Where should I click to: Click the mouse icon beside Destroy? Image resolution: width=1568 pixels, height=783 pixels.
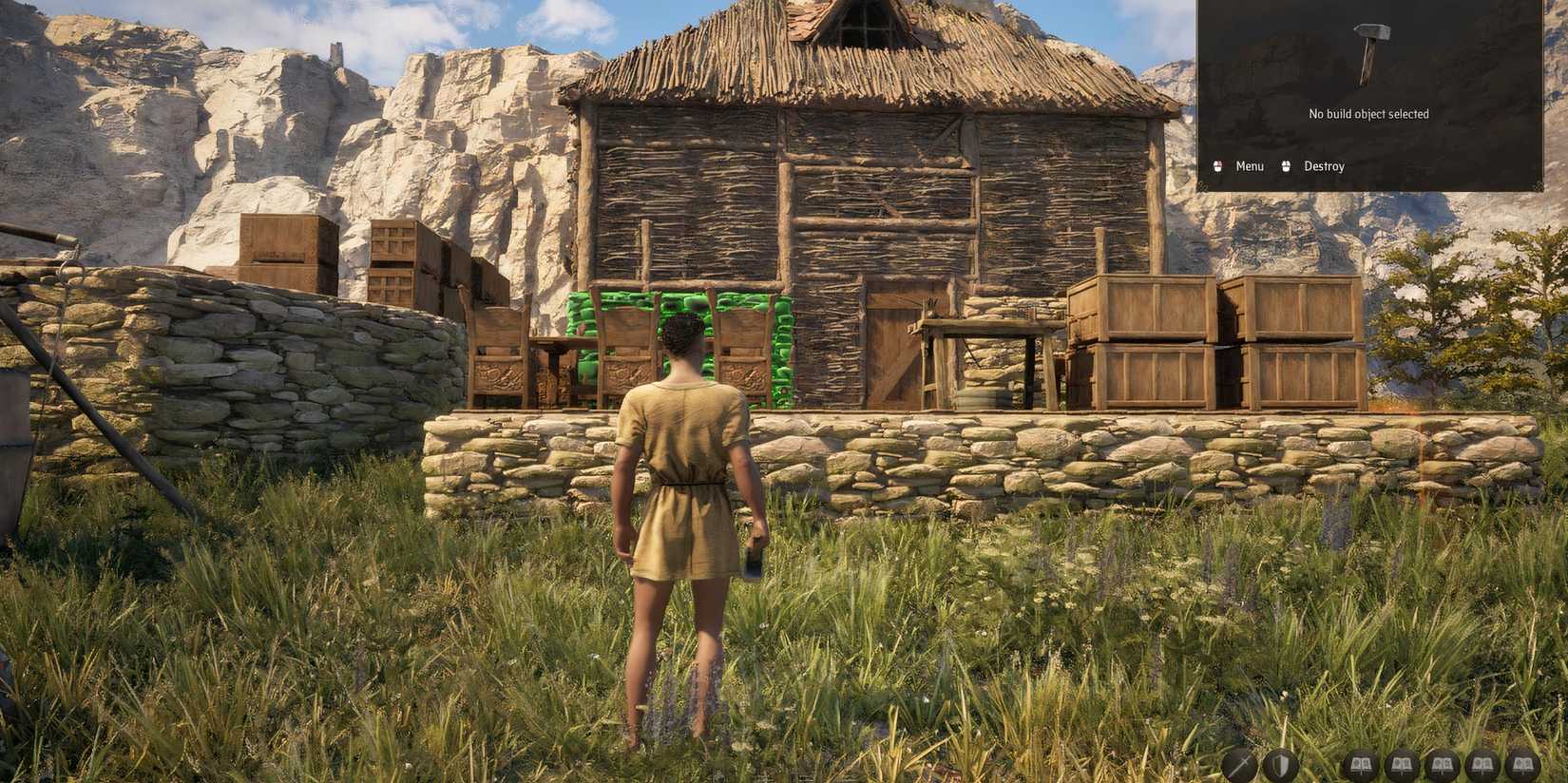tap(1285, 165)
